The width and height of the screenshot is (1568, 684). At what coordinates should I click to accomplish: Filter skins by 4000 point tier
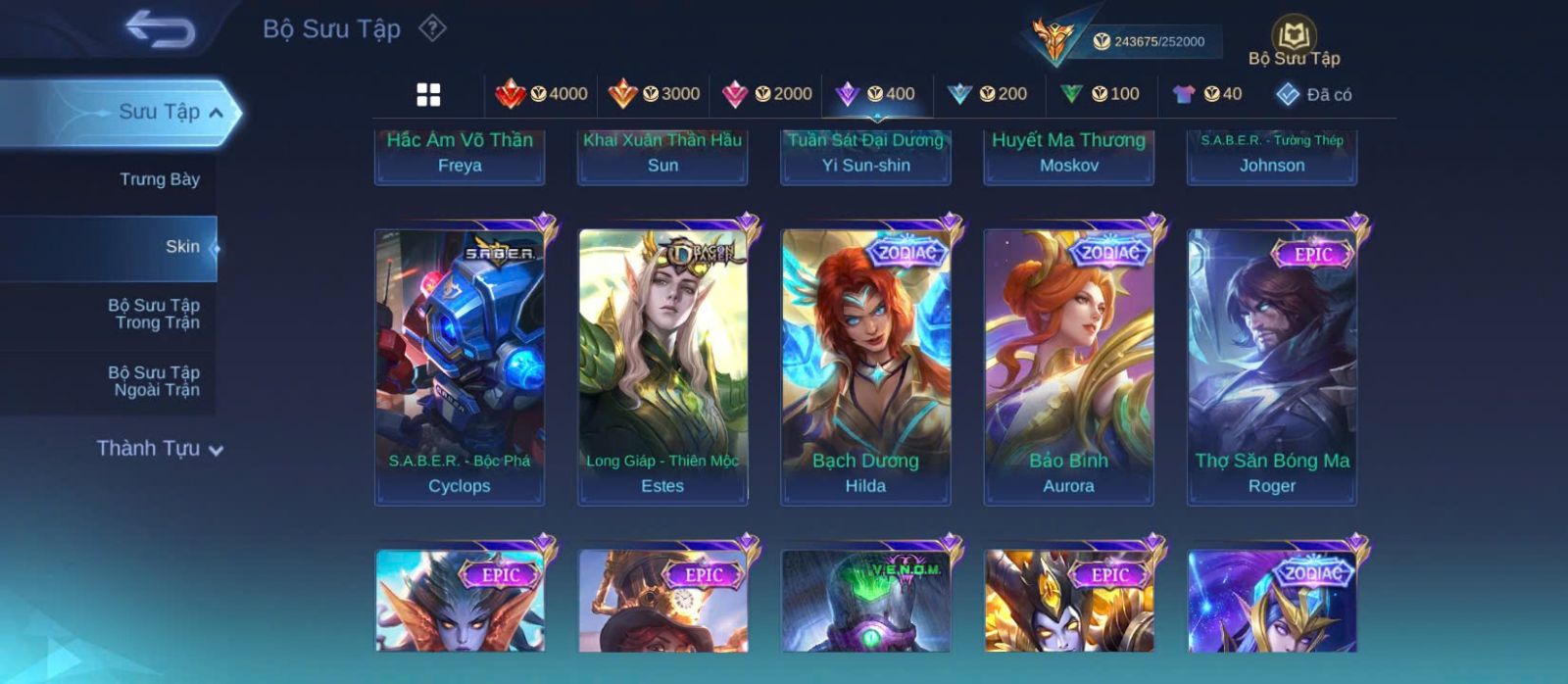point(542,94)
